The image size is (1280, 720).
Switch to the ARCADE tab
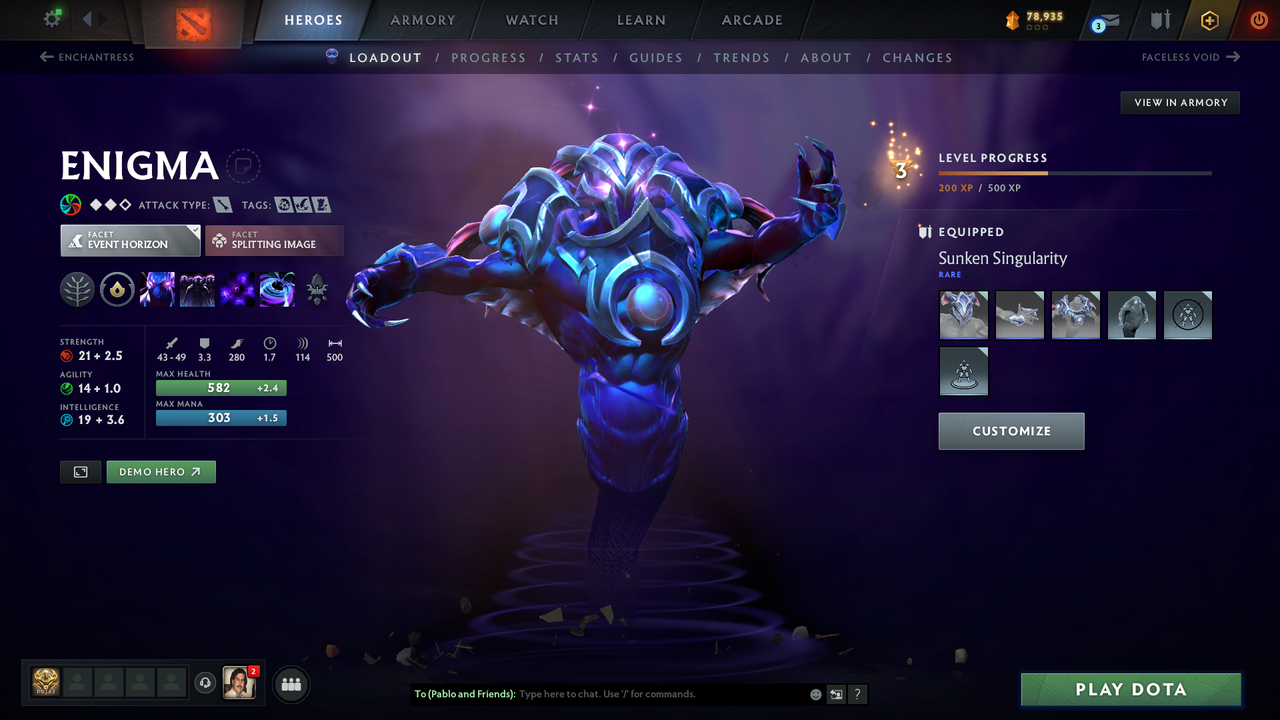pyautogui.click(x=751, y=20)
